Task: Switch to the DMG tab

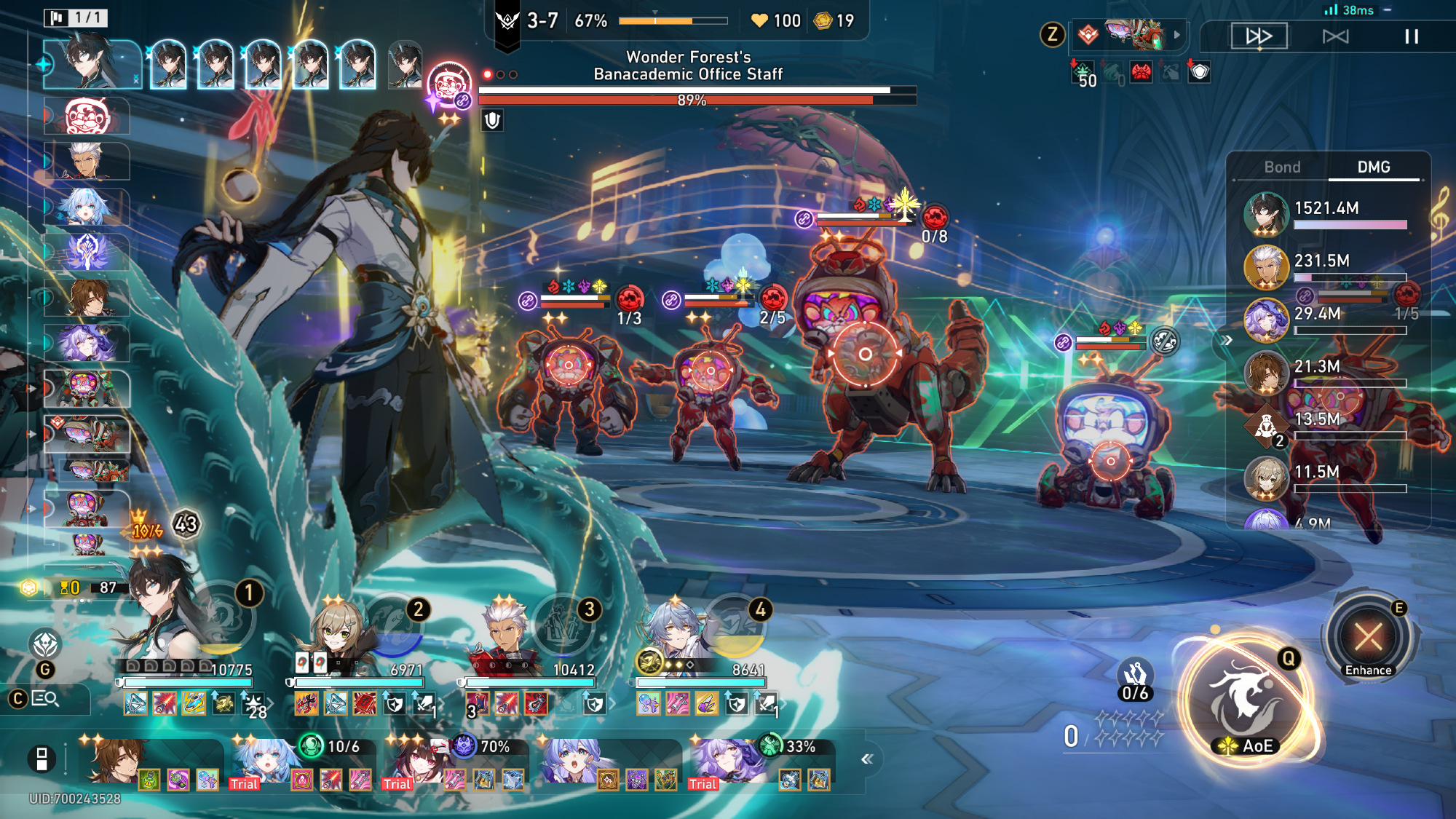Action: 1374,167
